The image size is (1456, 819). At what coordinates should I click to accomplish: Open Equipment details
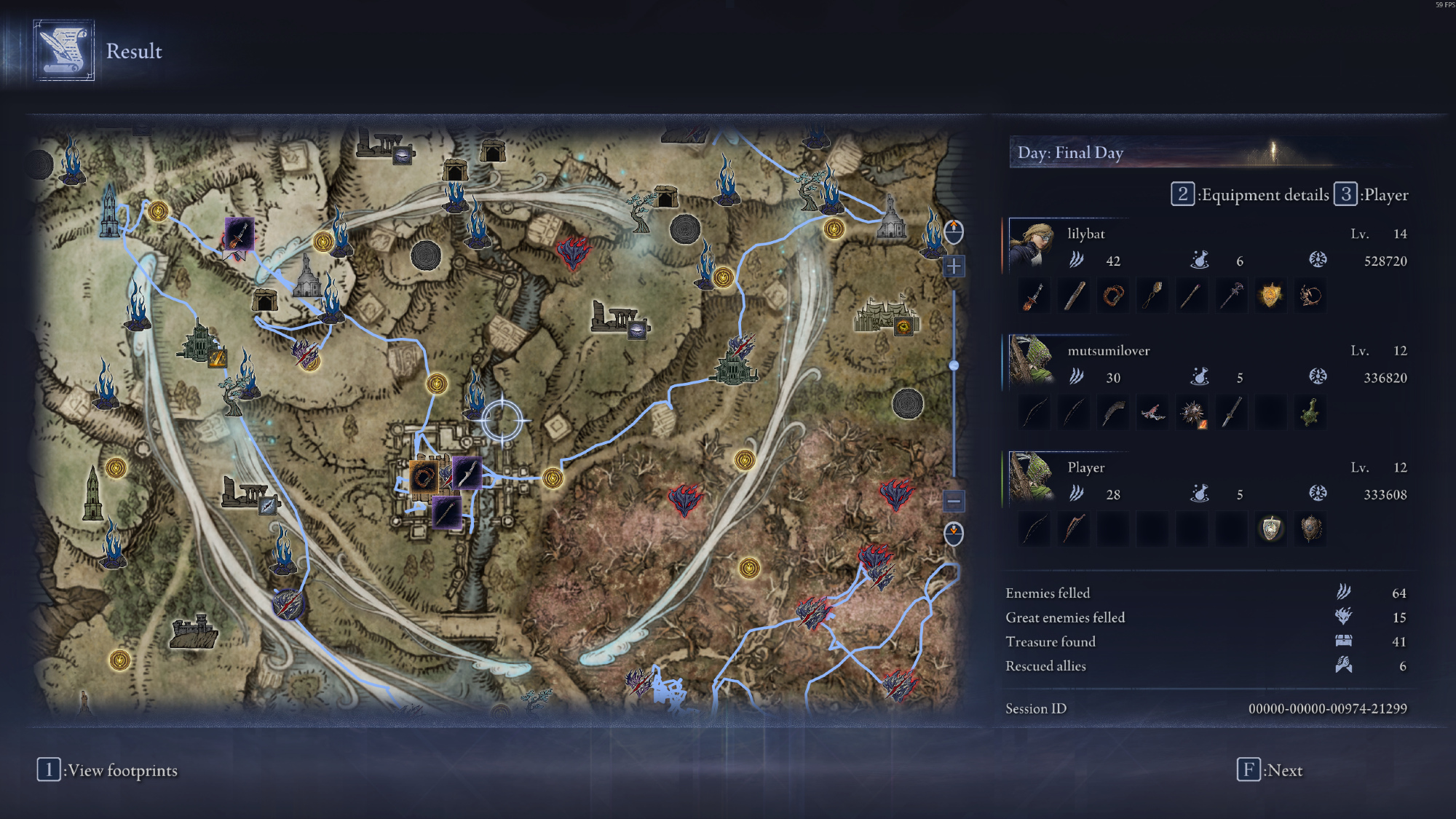1251,195
